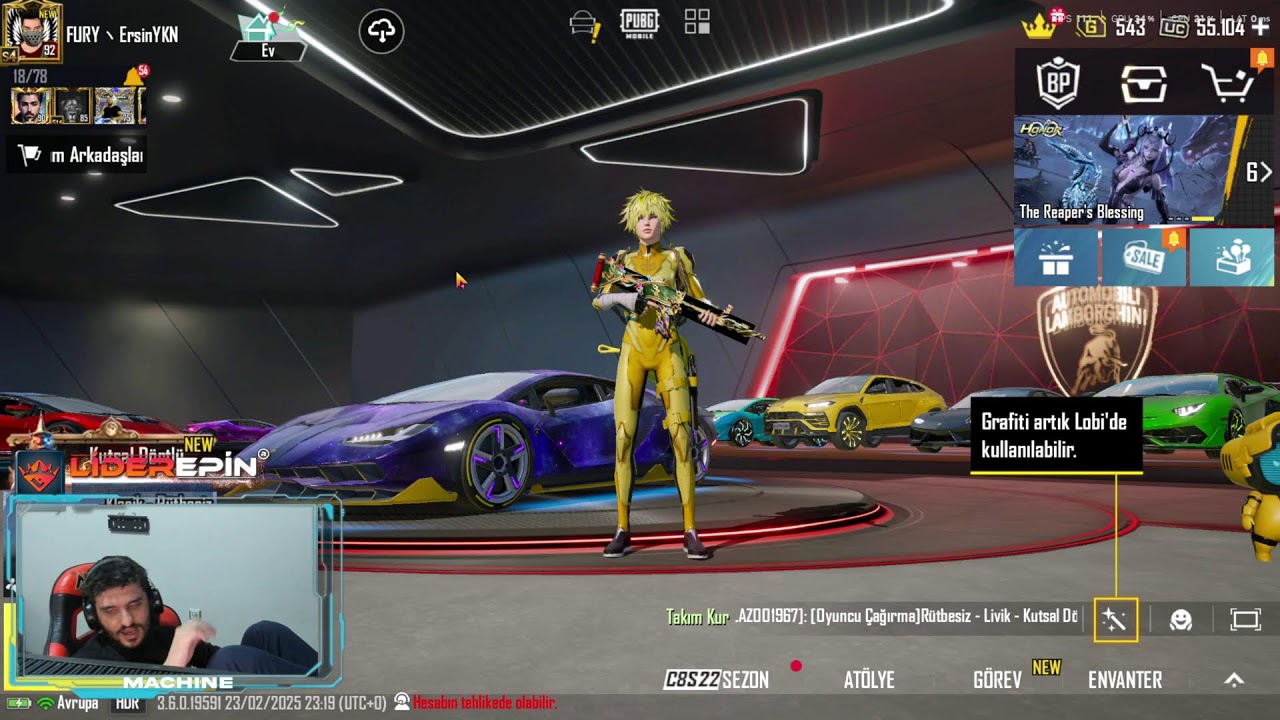Open the BP shield icon

1058,84
